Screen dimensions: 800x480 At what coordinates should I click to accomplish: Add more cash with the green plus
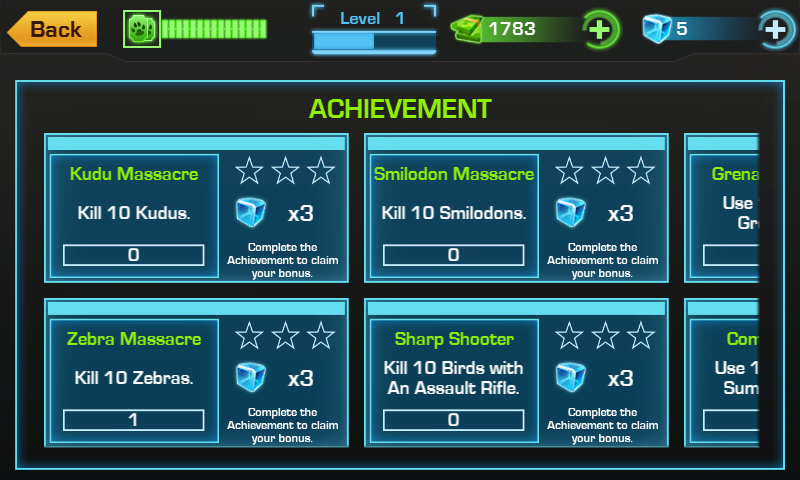(x=599, y=29)
